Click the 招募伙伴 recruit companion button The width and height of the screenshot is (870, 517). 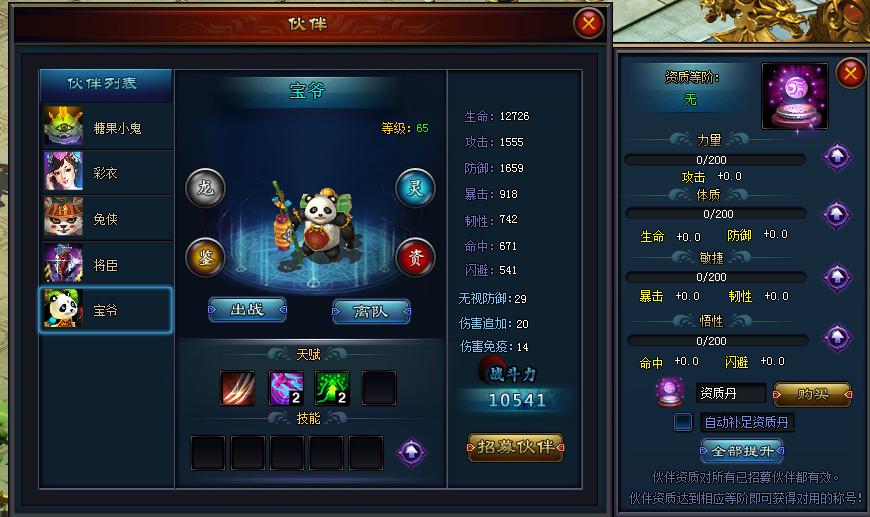point(515,446)
